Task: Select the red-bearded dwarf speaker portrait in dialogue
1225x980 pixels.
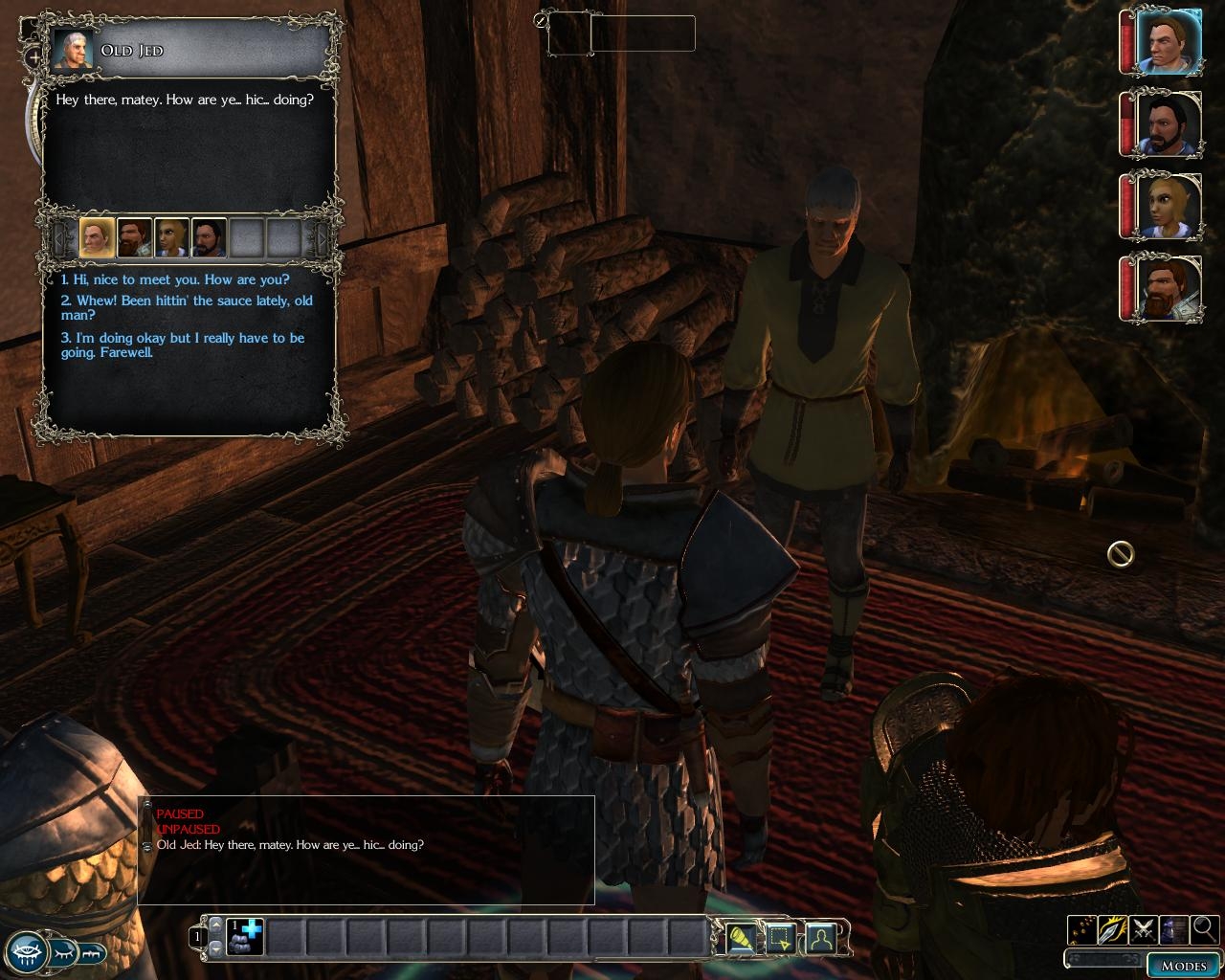Action: point(134,237)
